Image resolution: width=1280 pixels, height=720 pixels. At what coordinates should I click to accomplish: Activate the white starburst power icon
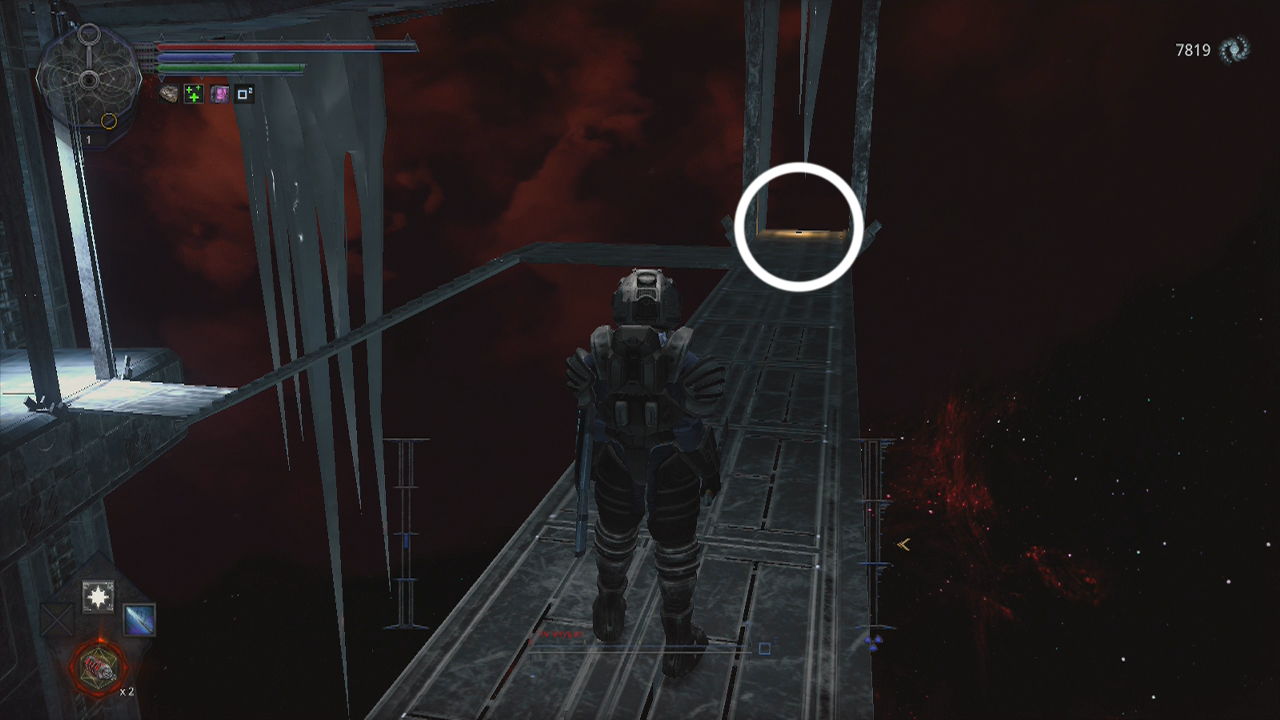98,596
